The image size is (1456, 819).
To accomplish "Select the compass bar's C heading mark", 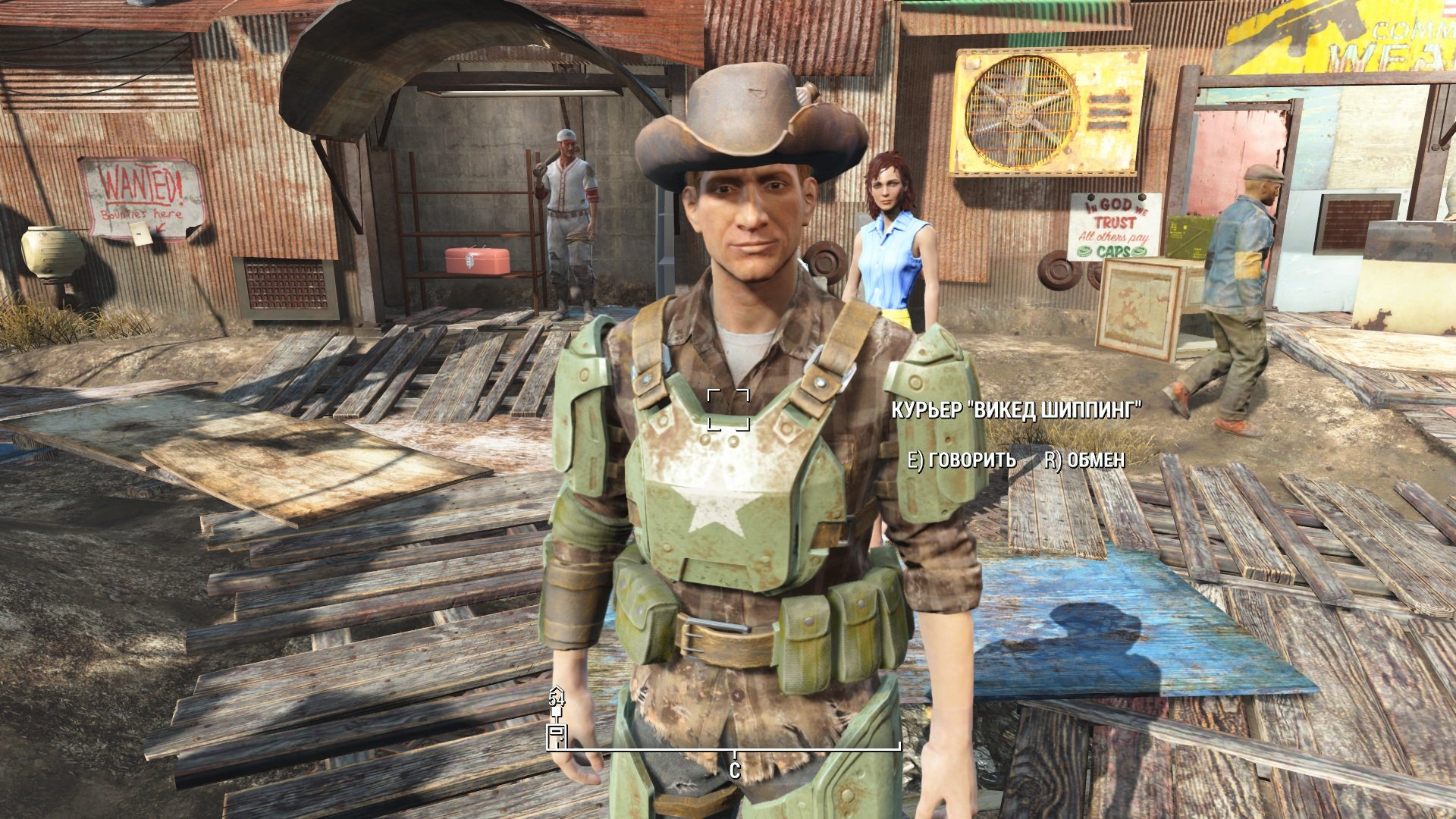I will pyautogui.click(x=734, y=771).
